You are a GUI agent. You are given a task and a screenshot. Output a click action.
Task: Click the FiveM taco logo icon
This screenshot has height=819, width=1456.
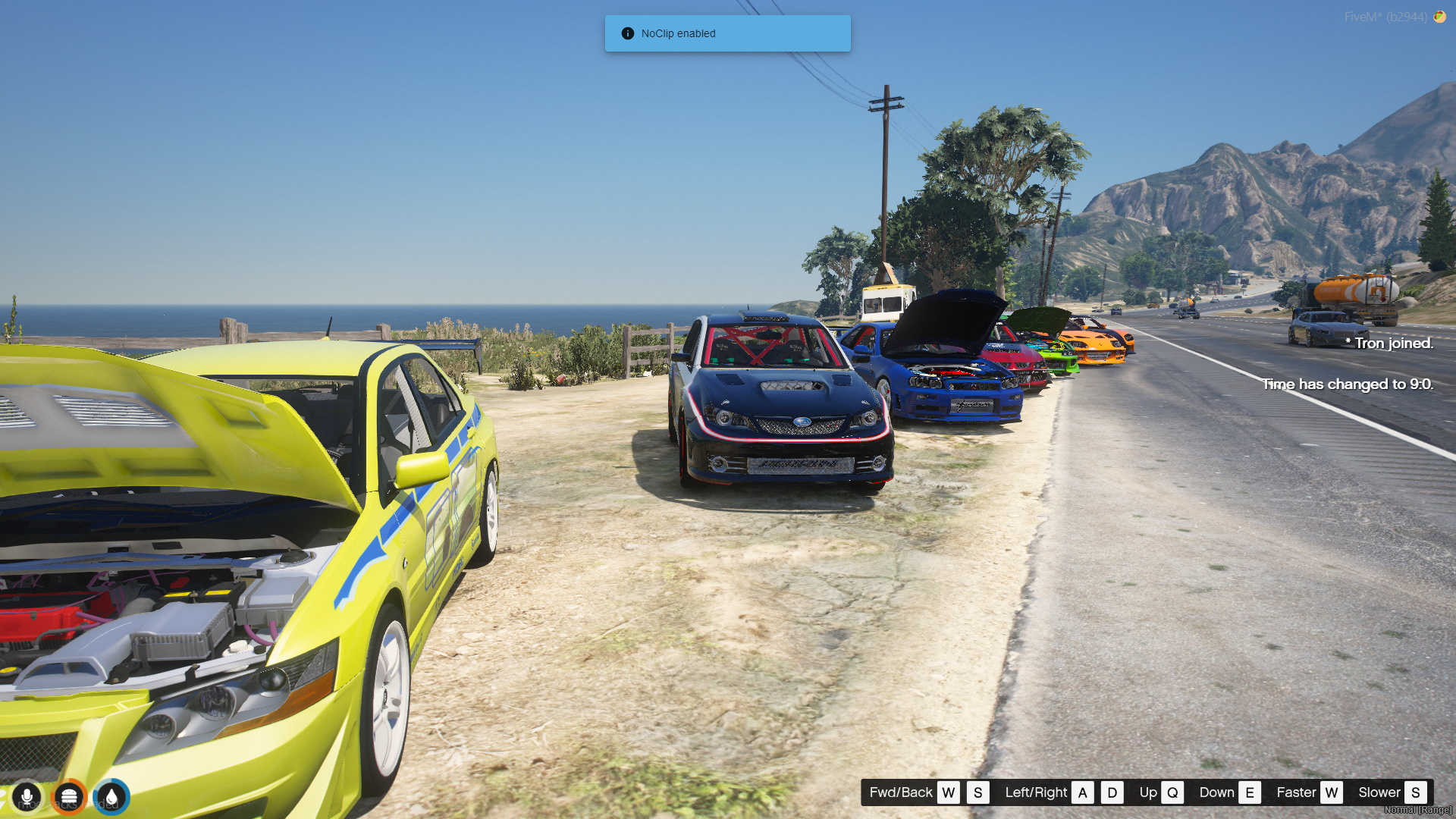pyautogui.click(x=1439, y=17)
